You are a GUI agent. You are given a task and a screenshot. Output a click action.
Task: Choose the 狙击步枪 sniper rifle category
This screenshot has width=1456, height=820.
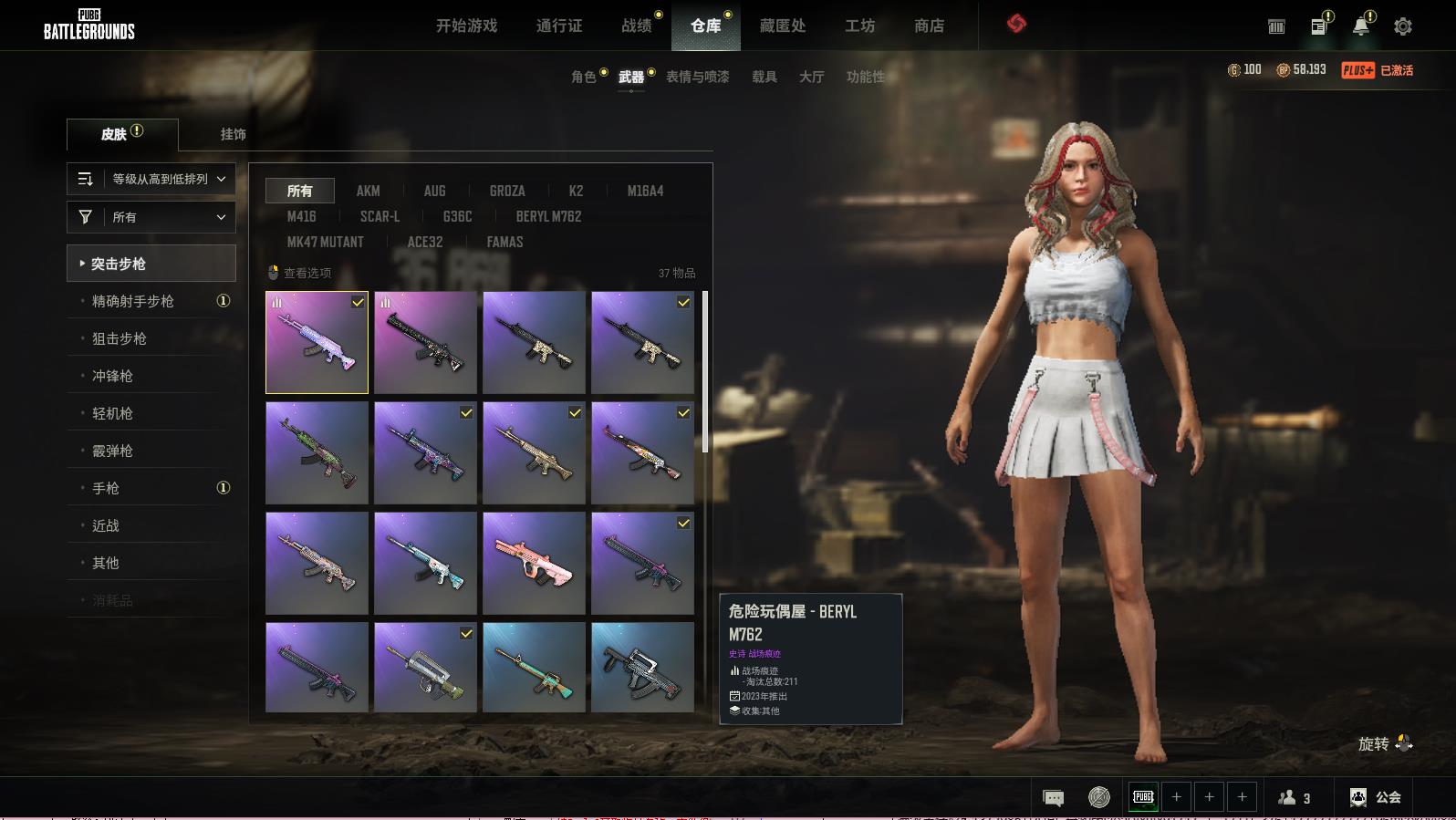(120, 338)
